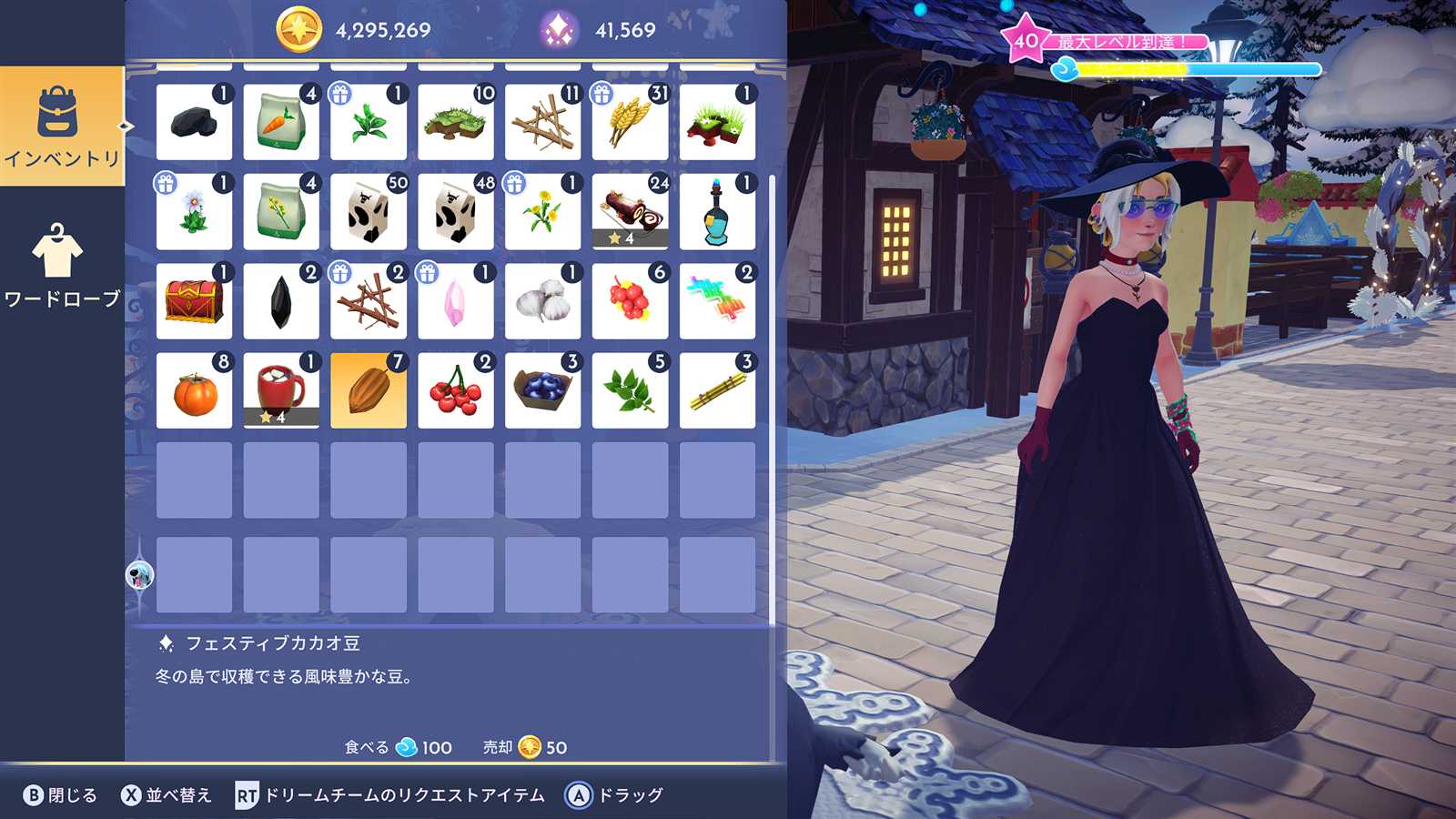1456x819 pixels.
Task: Select the blueberry basket slot
Action: [x=542, y=390]
